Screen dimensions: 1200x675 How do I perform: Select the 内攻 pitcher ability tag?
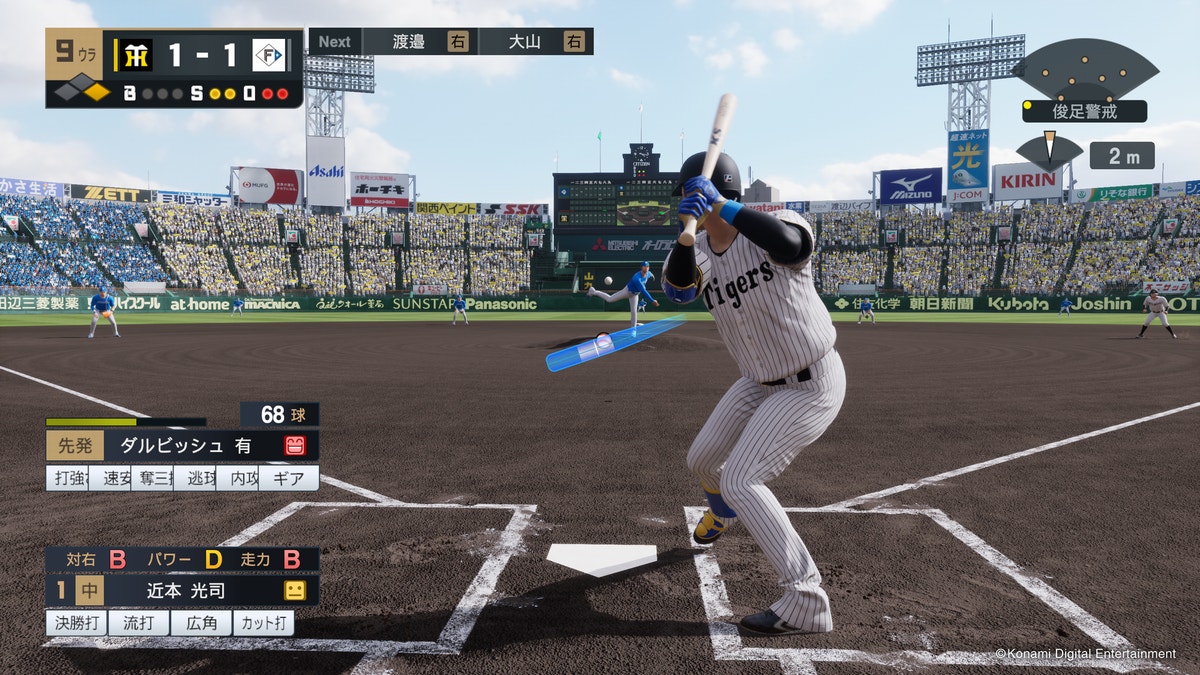(237, 478)
